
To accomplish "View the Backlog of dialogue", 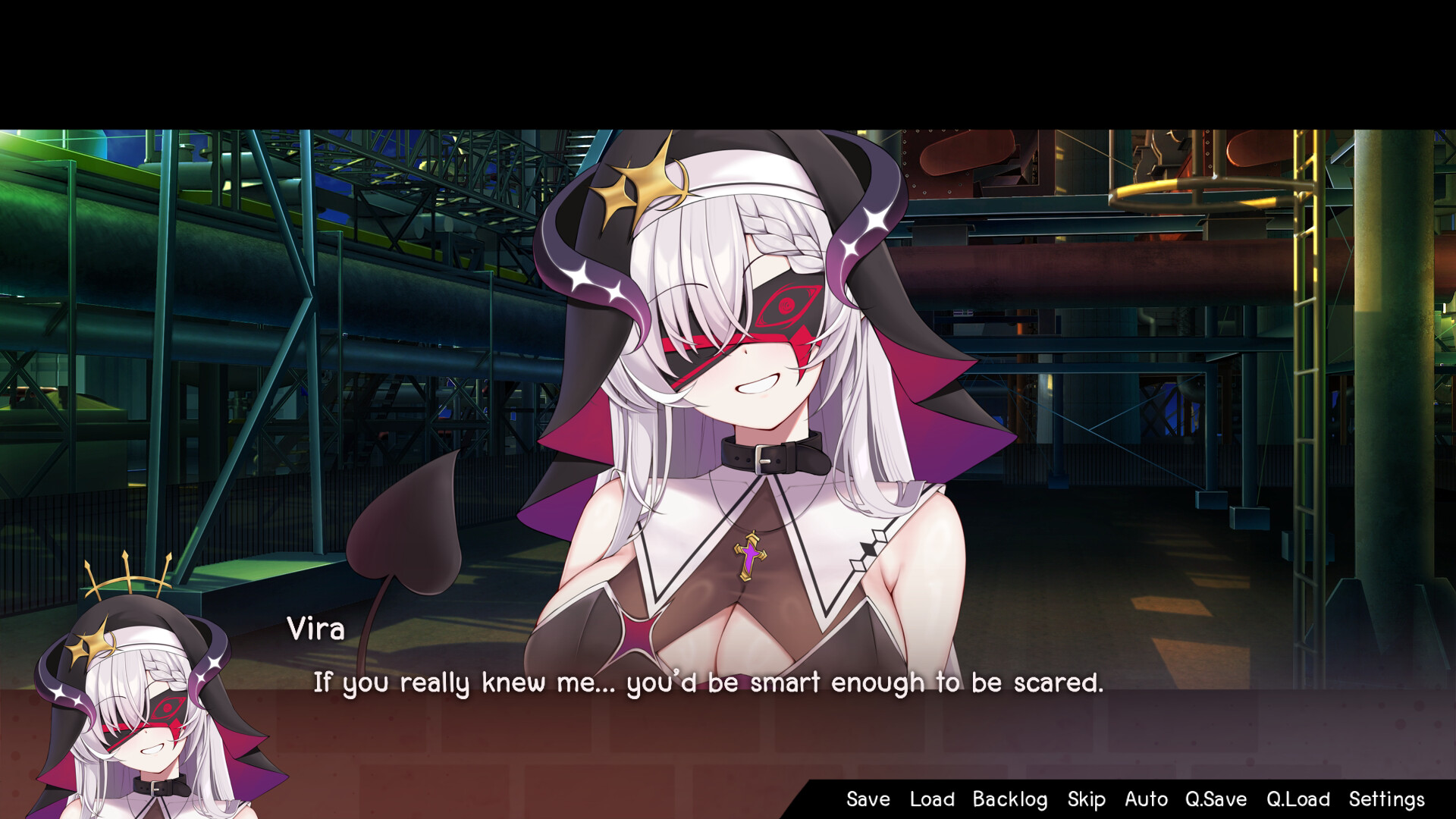I will pos(1010,799).
